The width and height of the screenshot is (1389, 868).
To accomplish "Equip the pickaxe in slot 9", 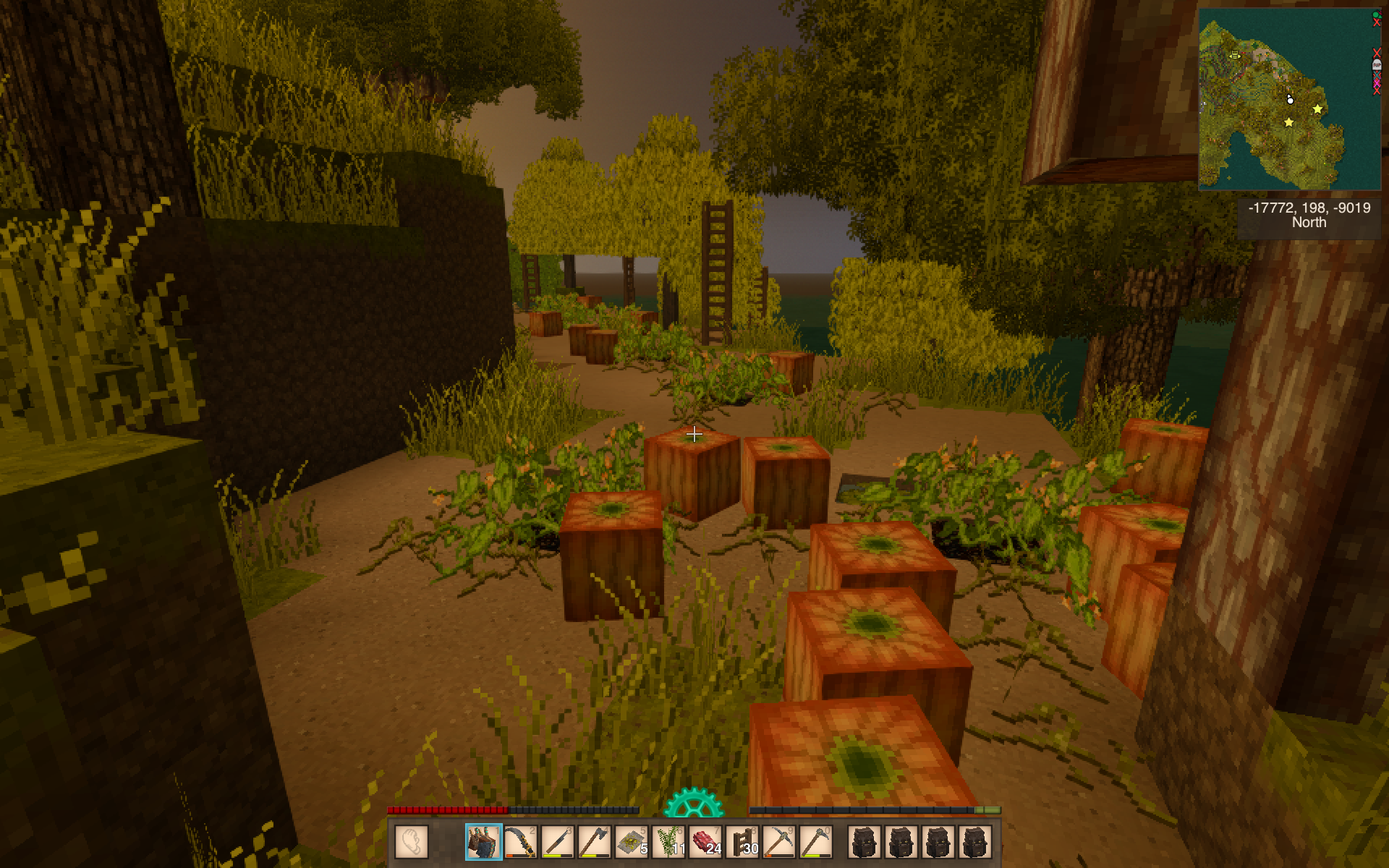I will 780,842.
